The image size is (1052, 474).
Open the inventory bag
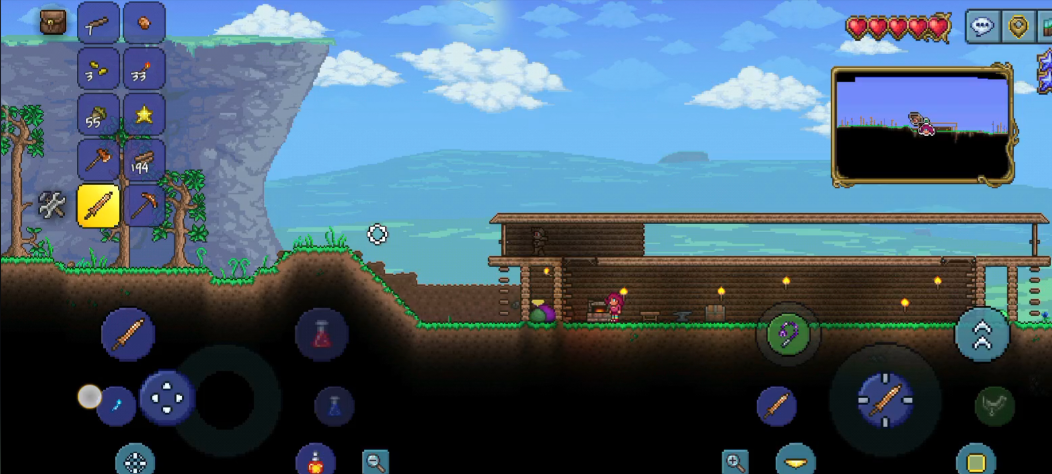click(x=52, y=22)
